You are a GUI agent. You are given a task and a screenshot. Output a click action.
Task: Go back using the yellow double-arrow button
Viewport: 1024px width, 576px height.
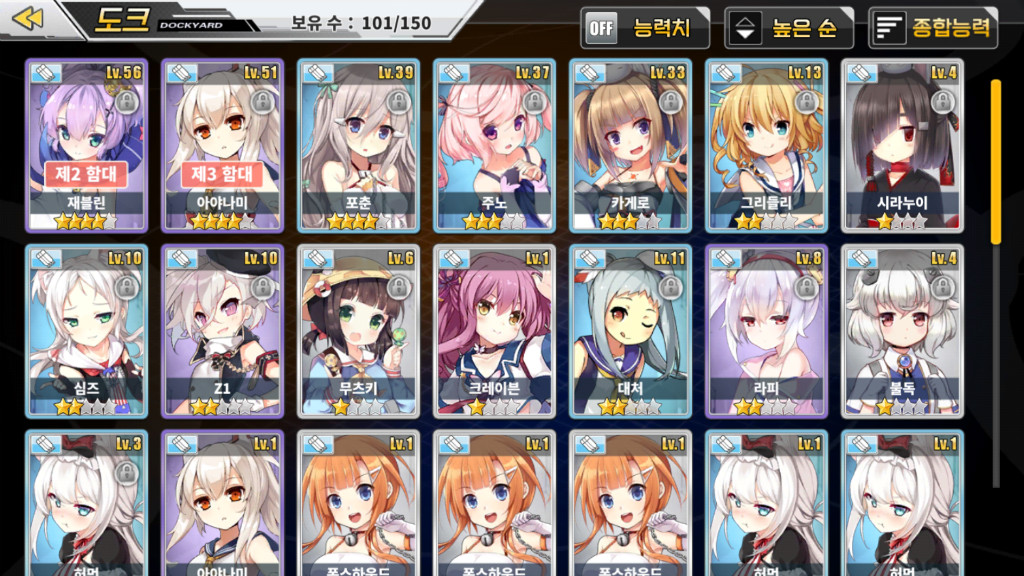(29, 19)
